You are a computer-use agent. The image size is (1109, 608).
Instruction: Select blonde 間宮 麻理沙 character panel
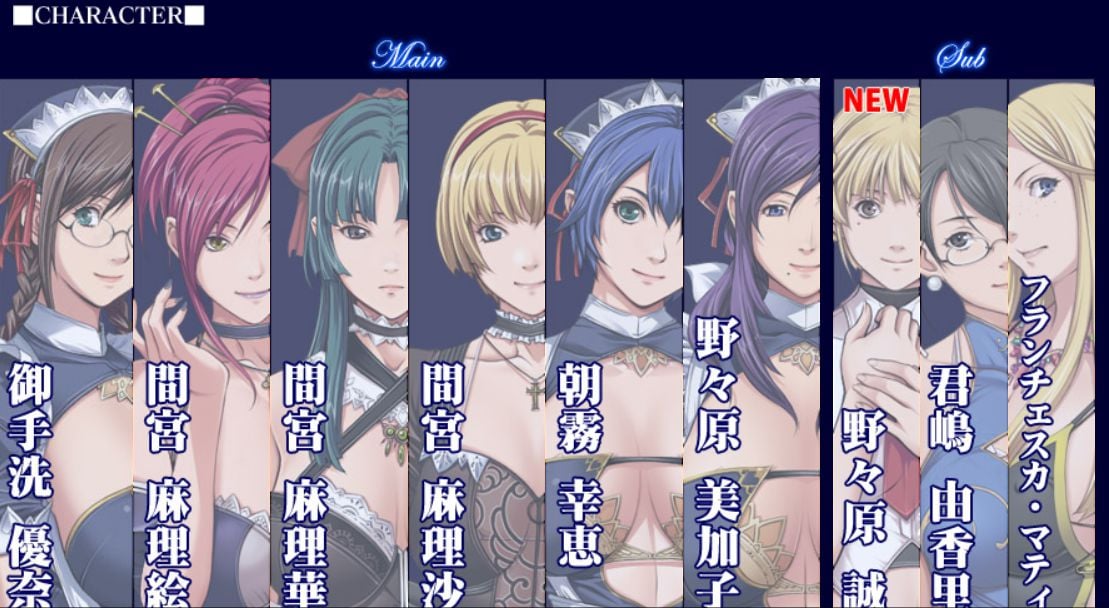(477, 340)
